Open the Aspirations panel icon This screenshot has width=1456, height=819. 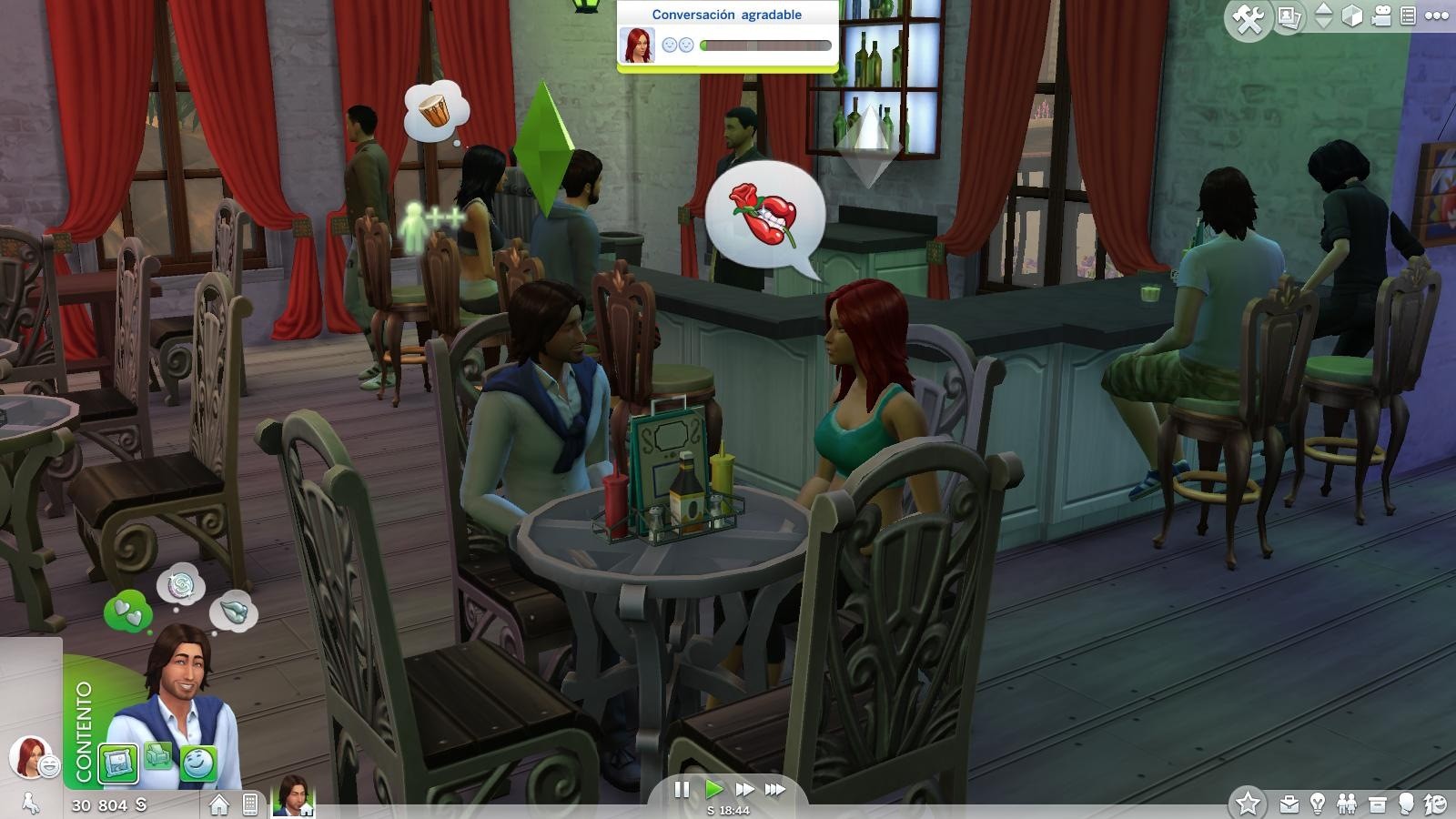tap(1435, 804)
